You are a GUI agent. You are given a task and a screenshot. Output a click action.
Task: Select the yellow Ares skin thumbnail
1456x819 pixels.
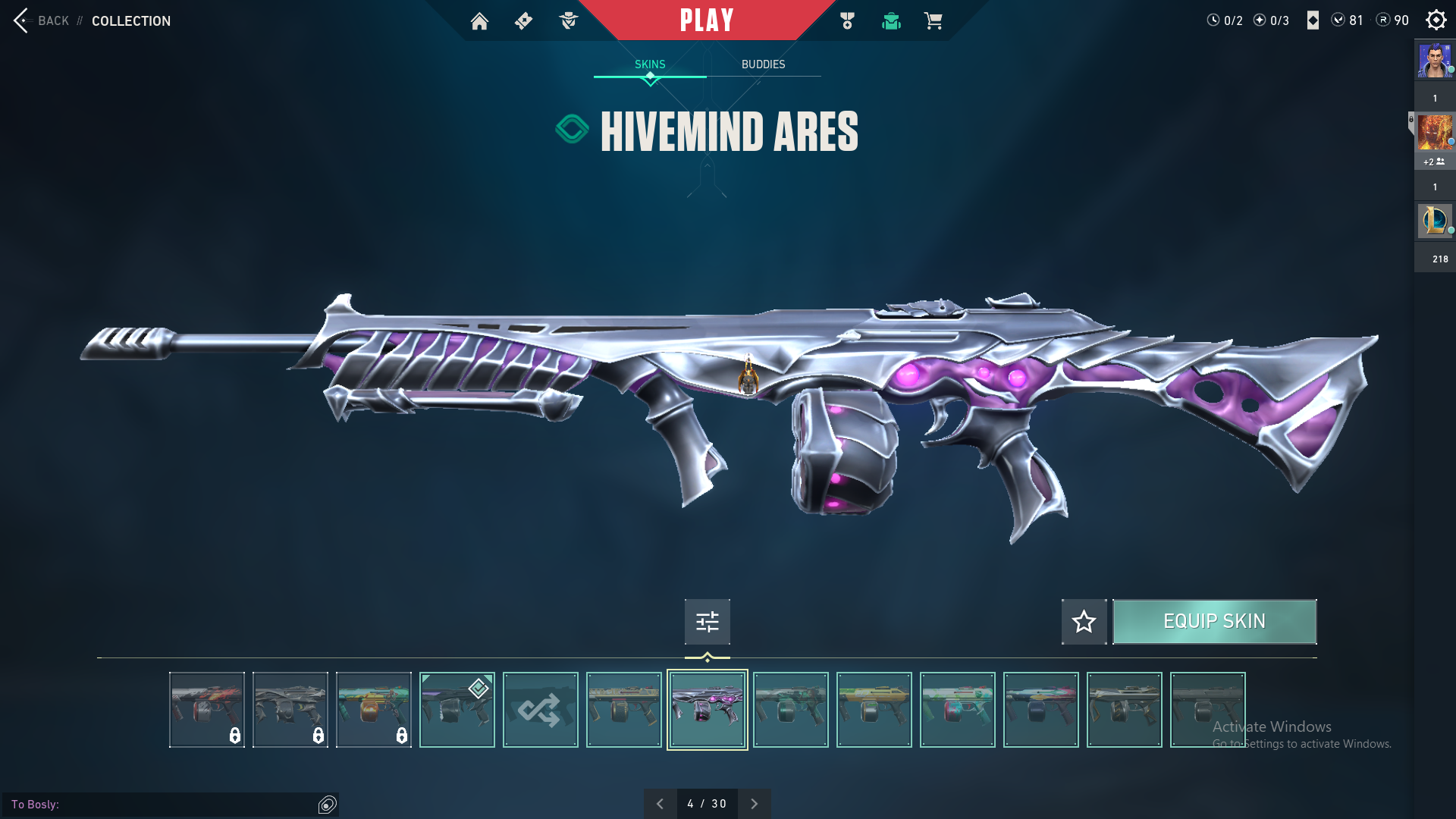click(x=874, y=710)
